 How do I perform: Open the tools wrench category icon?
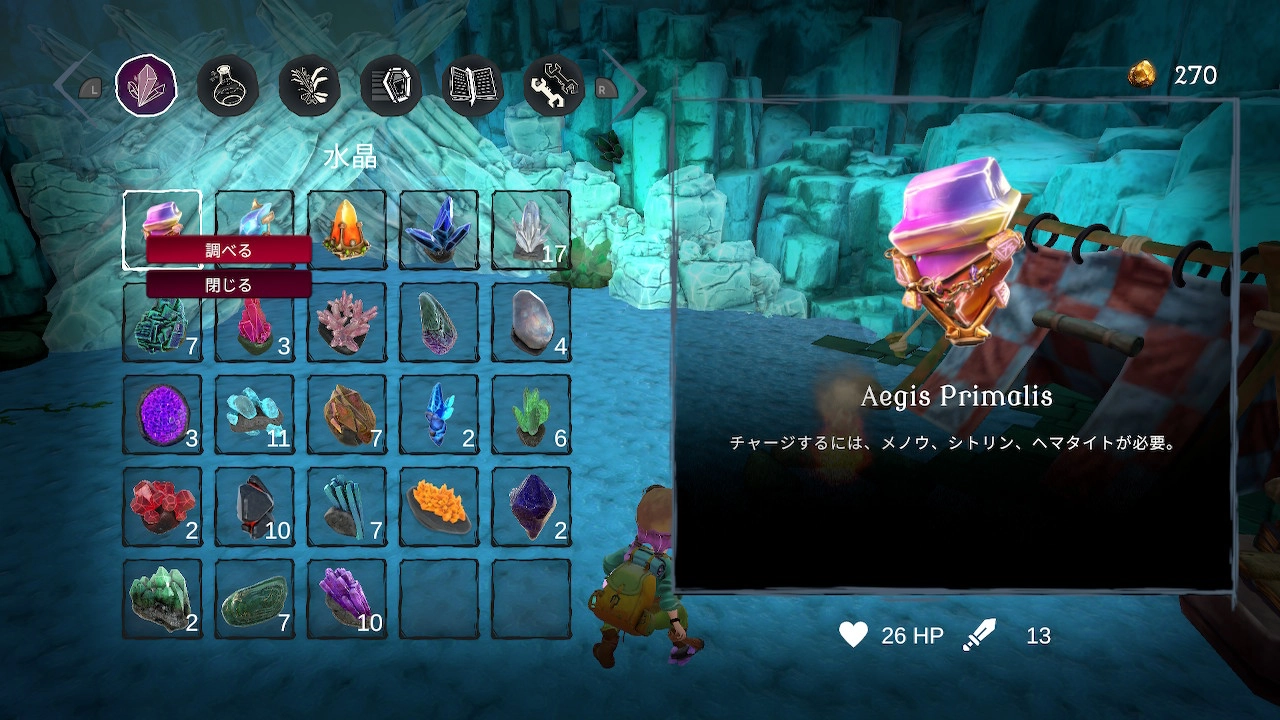[x=552, y=86]
